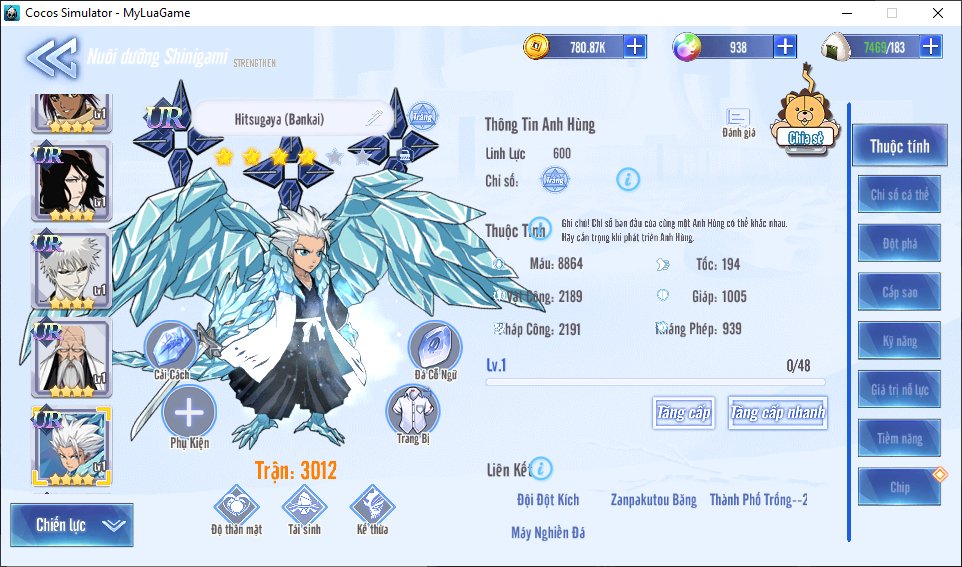The image size is (962, 567).
Task: Open the Đánh giá review icon
Action: click(x=738, y=123)
